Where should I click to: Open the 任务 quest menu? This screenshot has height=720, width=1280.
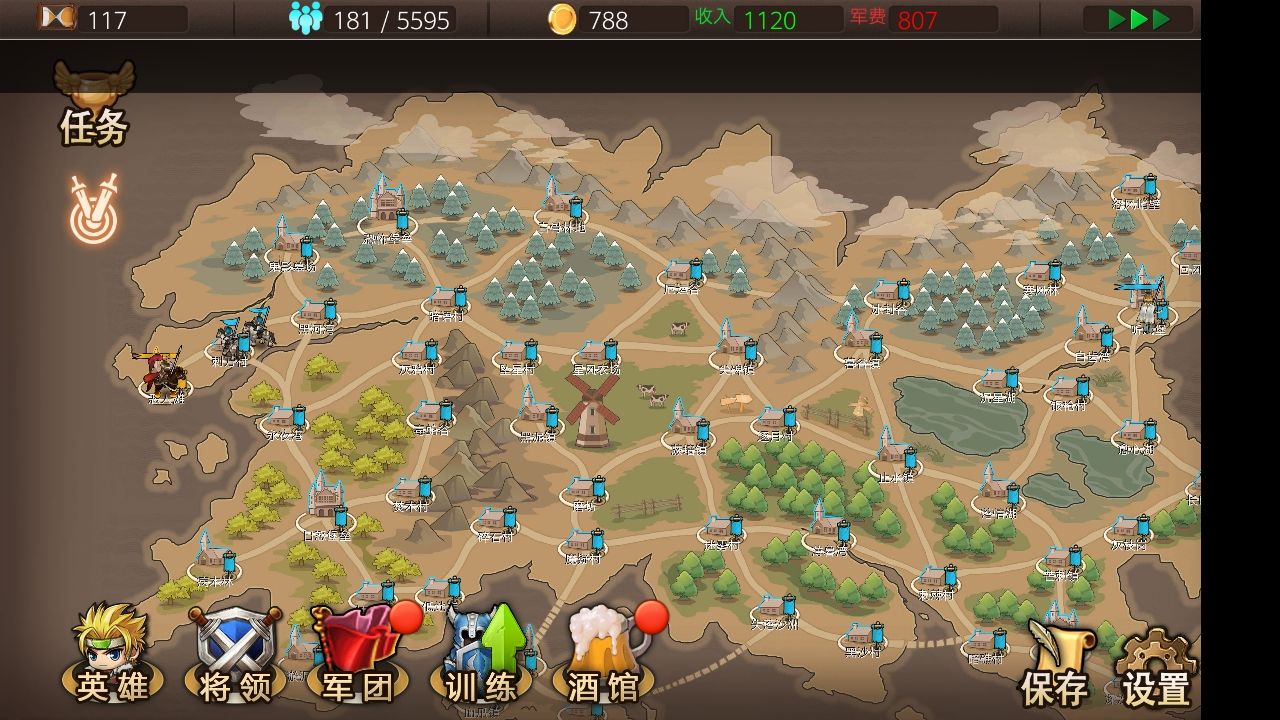tap(94, 105)
